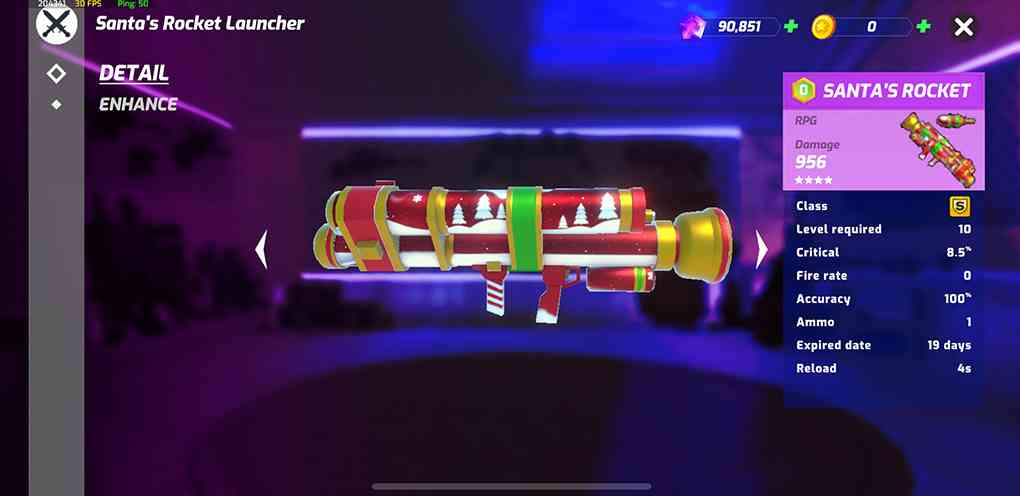
Task: Select the Detail tab
Action: click(134, 73)
